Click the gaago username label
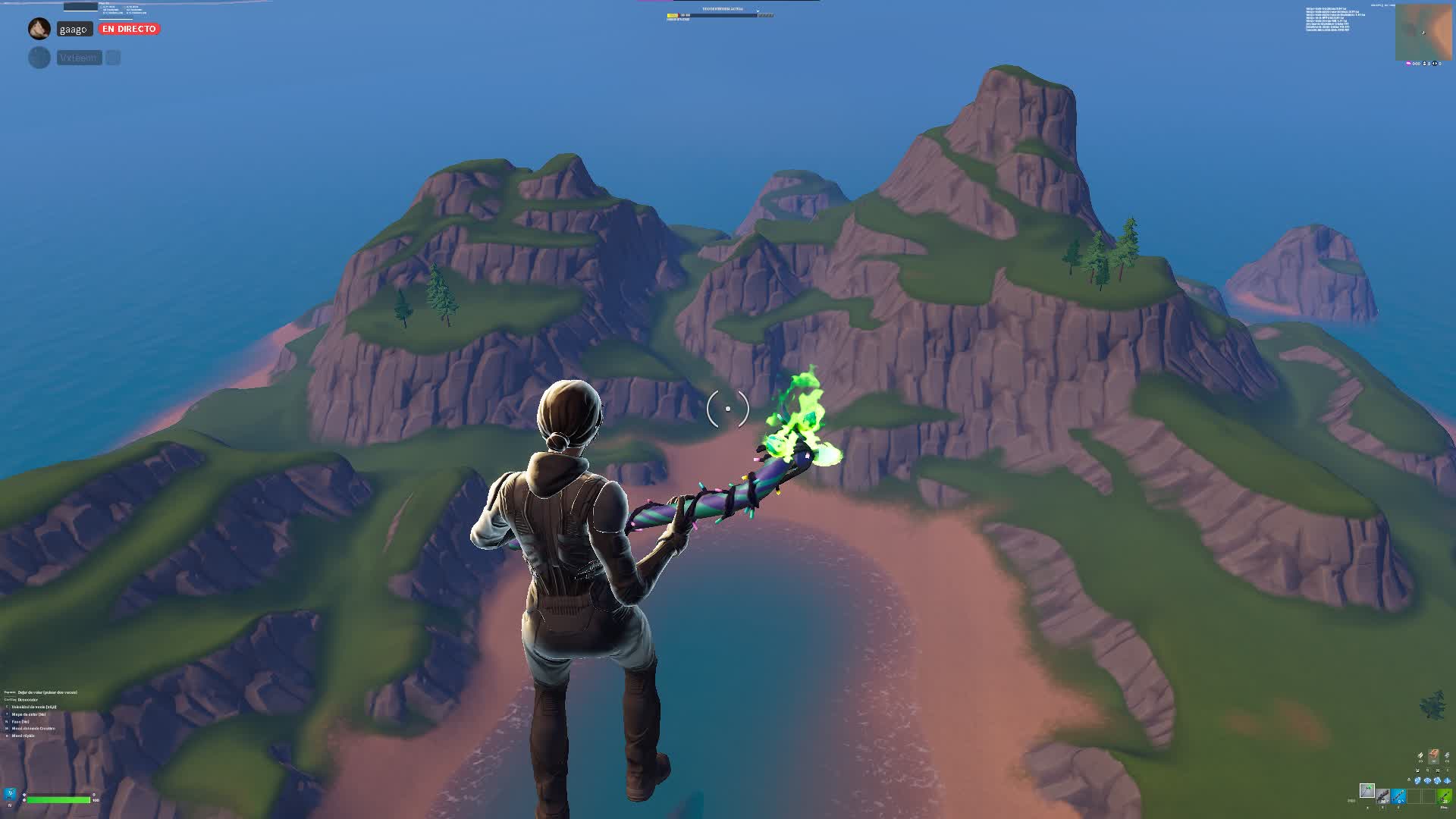This screenshot has height=819, width=1456. pos(74,29)
